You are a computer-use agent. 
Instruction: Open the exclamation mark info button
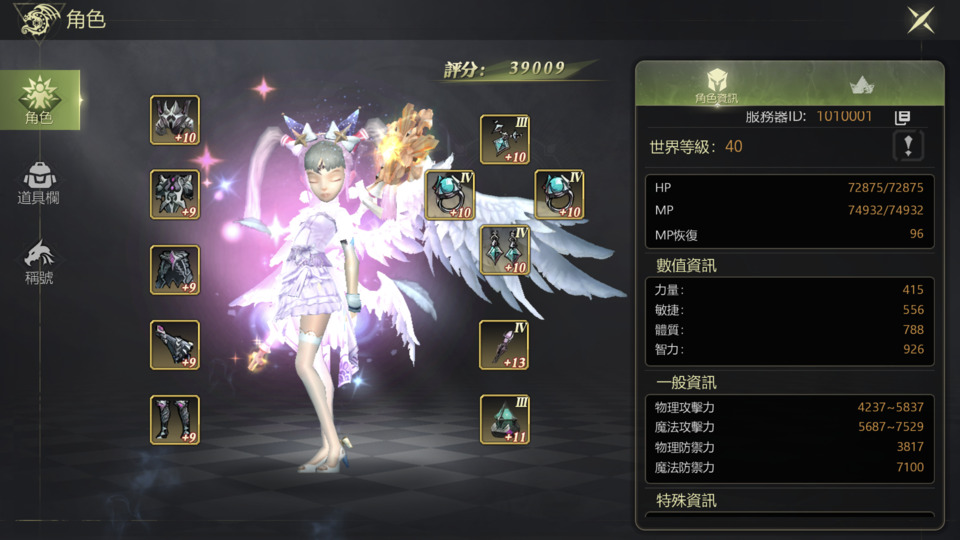(908, 147)
